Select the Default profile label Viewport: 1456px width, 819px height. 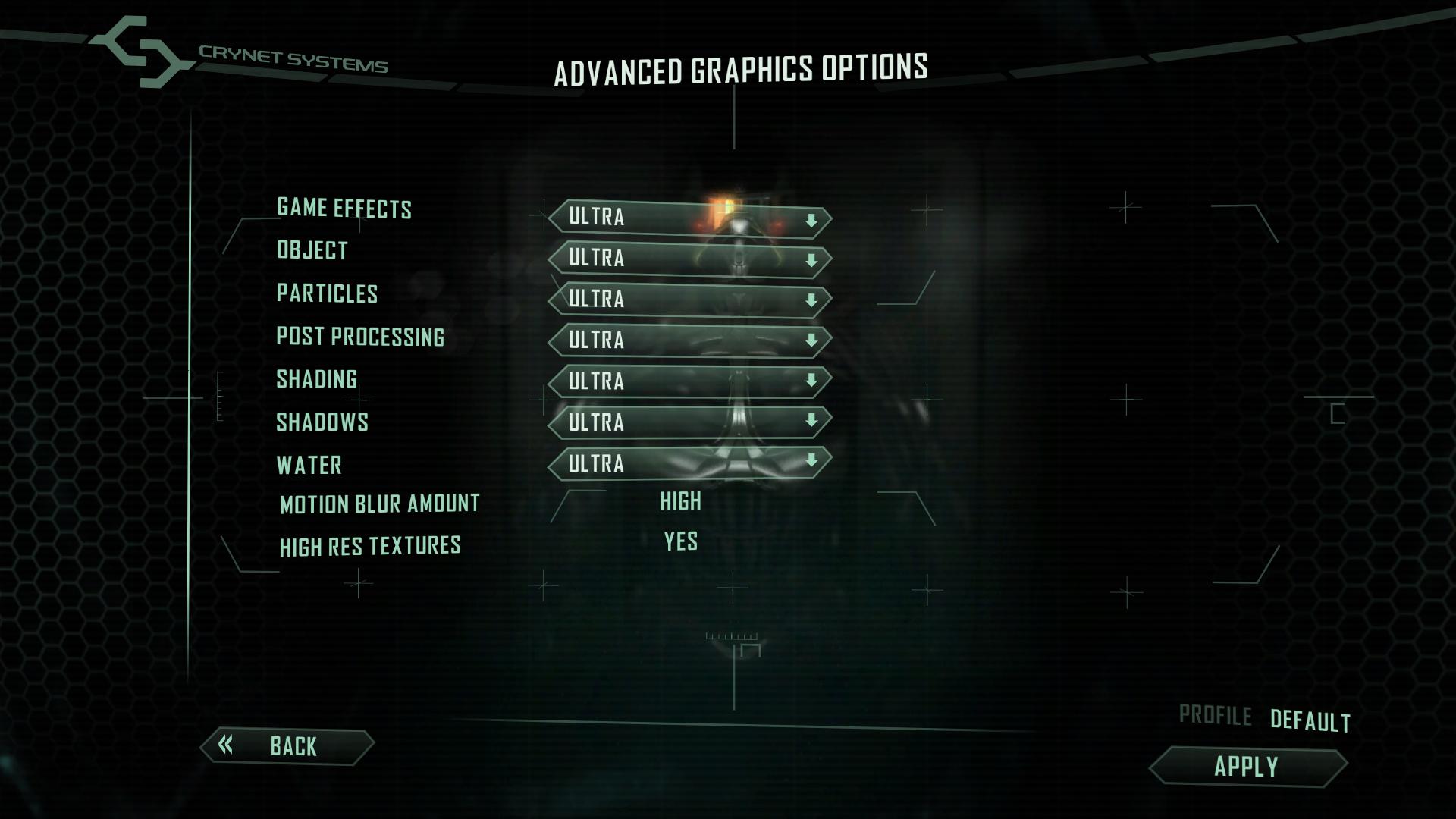pyautogui.click(x=1310, y=720)
